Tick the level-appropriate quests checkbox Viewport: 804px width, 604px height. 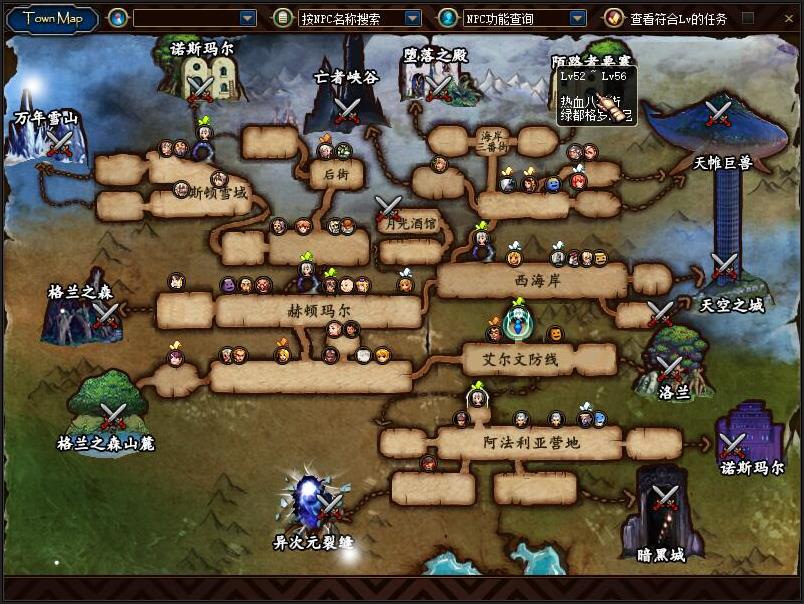(x=747, y=18)
